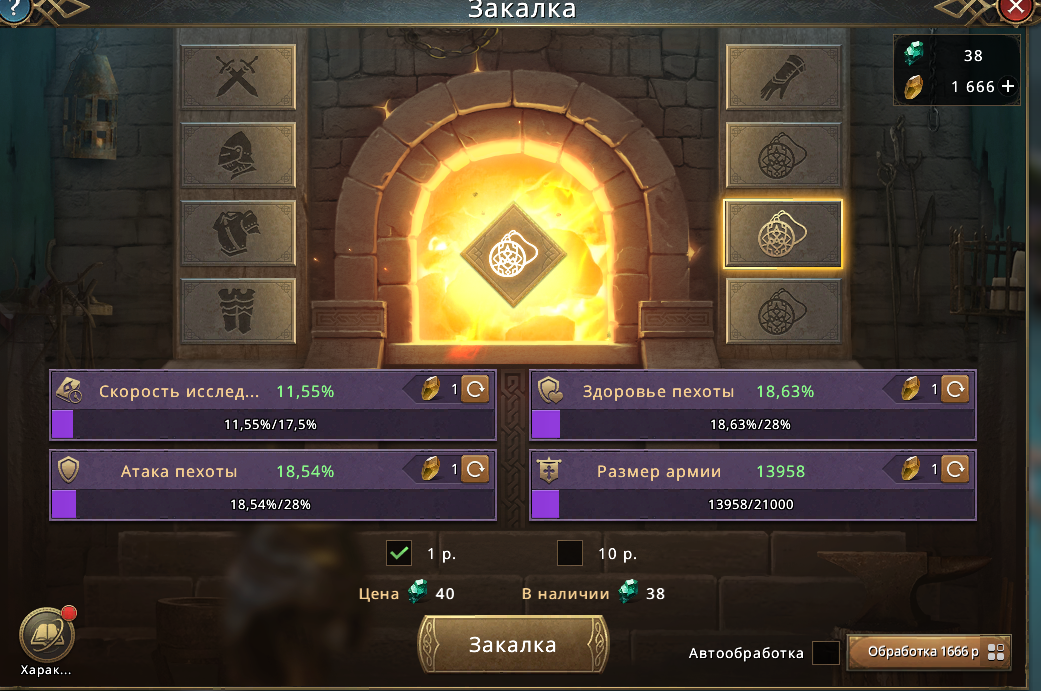Screen dimensions: 1041x691
Task: Select the chest armor slot
Action: point(238,232)
